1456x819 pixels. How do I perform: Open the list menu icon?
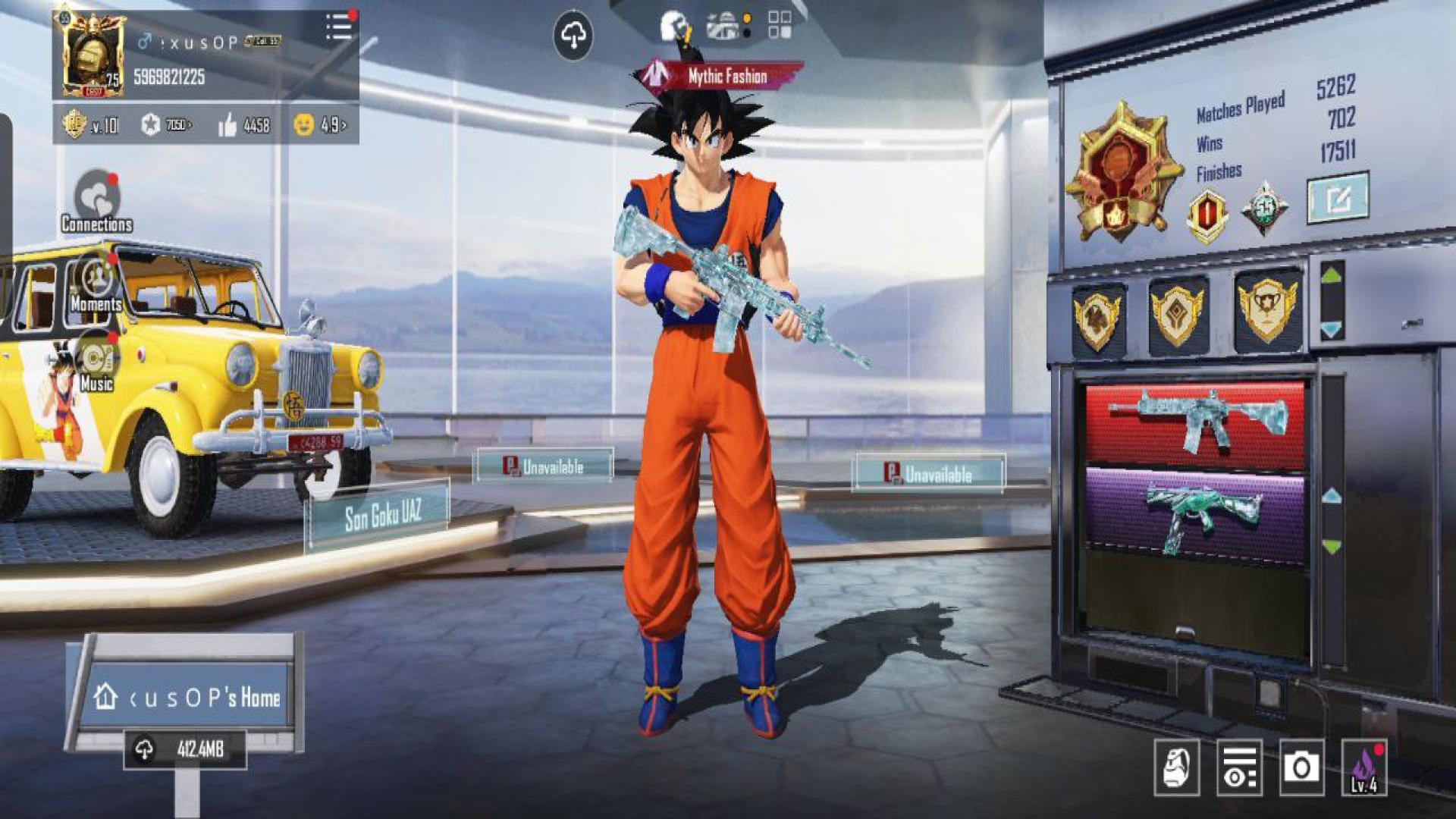pos(339,27)
